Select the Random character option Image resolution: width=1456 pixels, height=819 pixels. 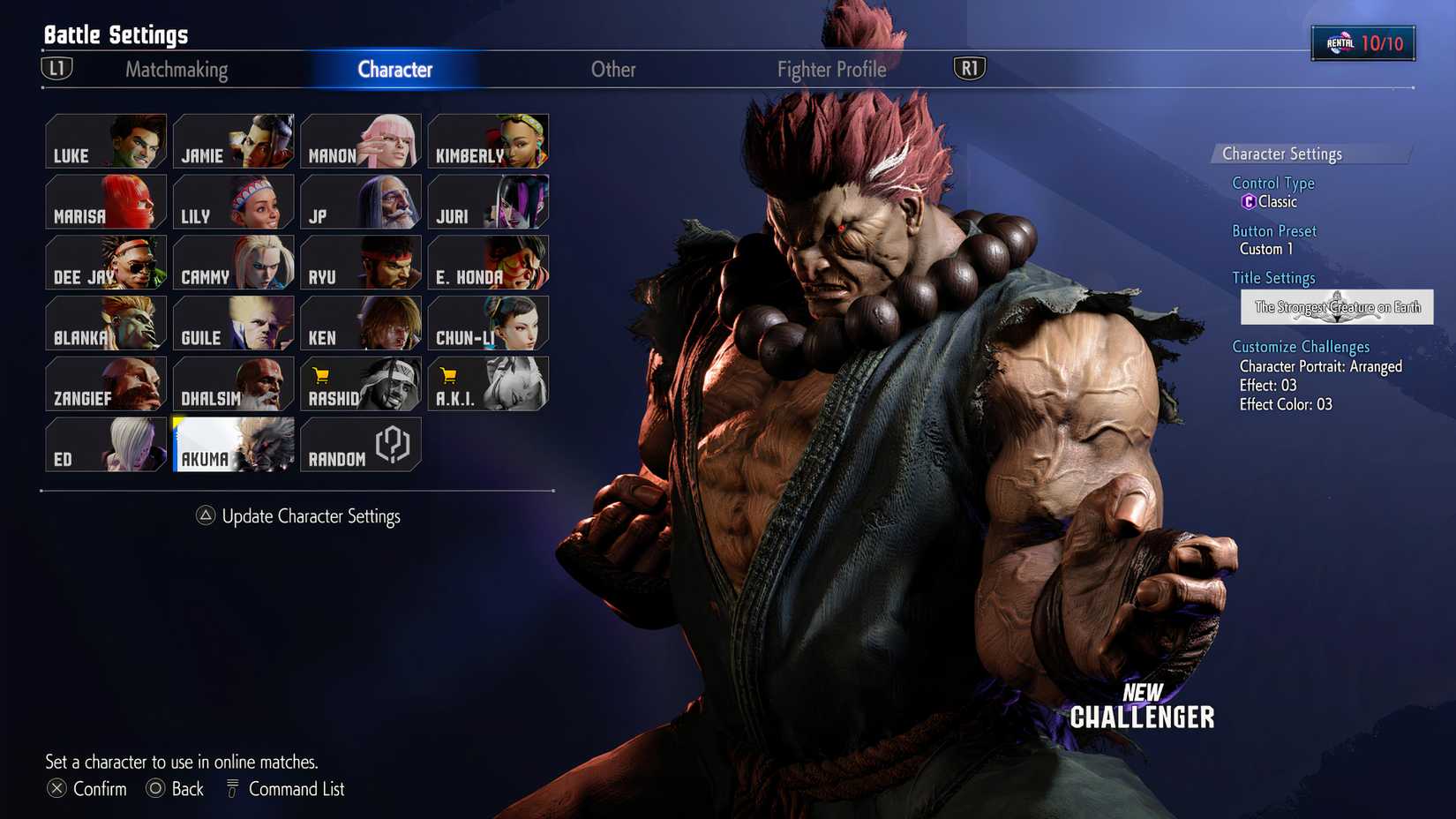[360, 445]
